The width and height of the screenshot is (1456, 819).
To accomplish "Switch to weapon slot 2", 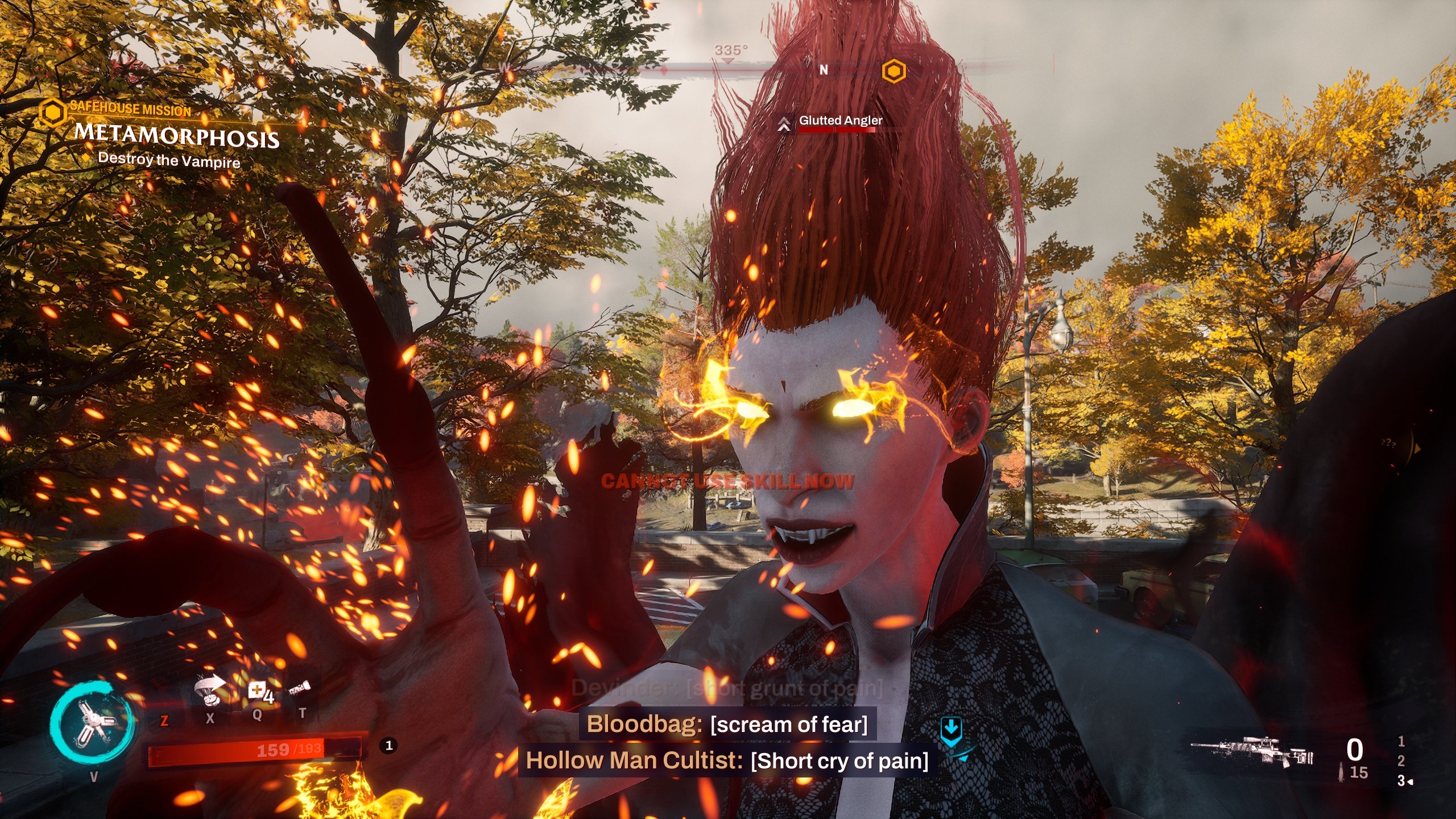I will (x=1401, y=761).
